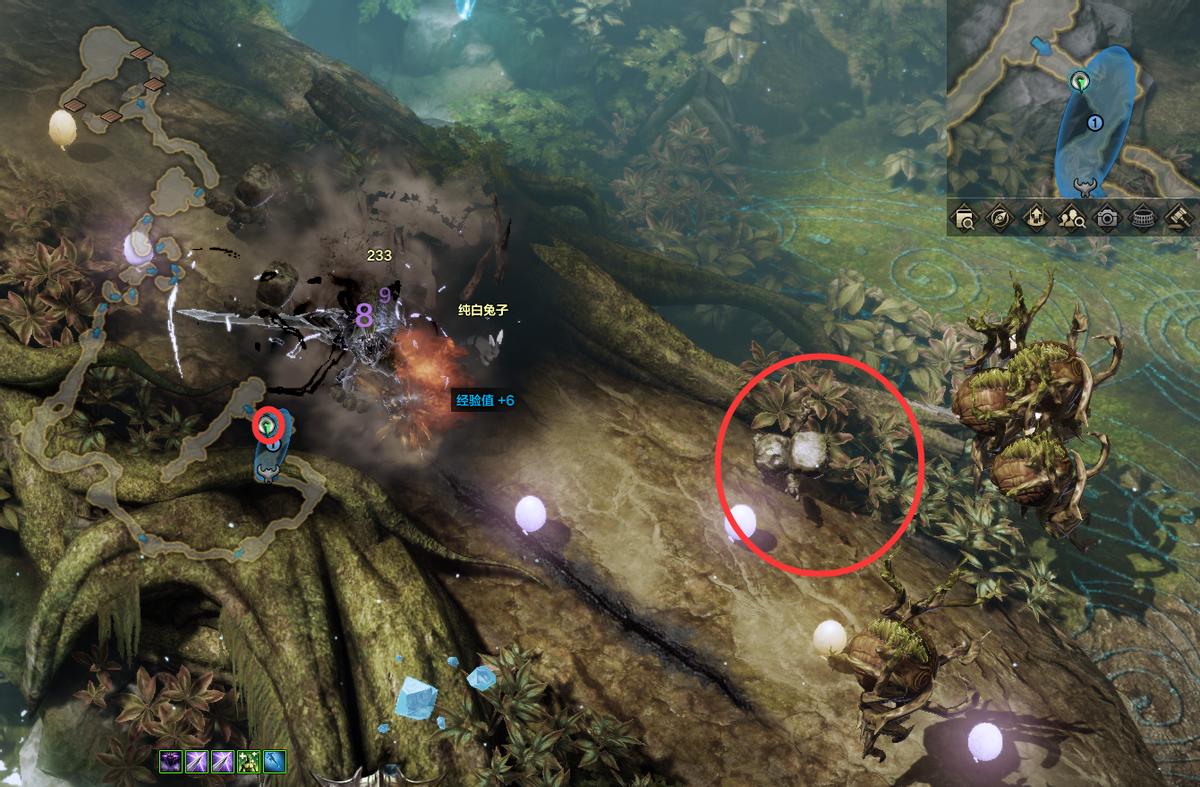Click the green player marker on overlay map
This screenshot has height=787, width=1200.
click(x=268, y=425)
